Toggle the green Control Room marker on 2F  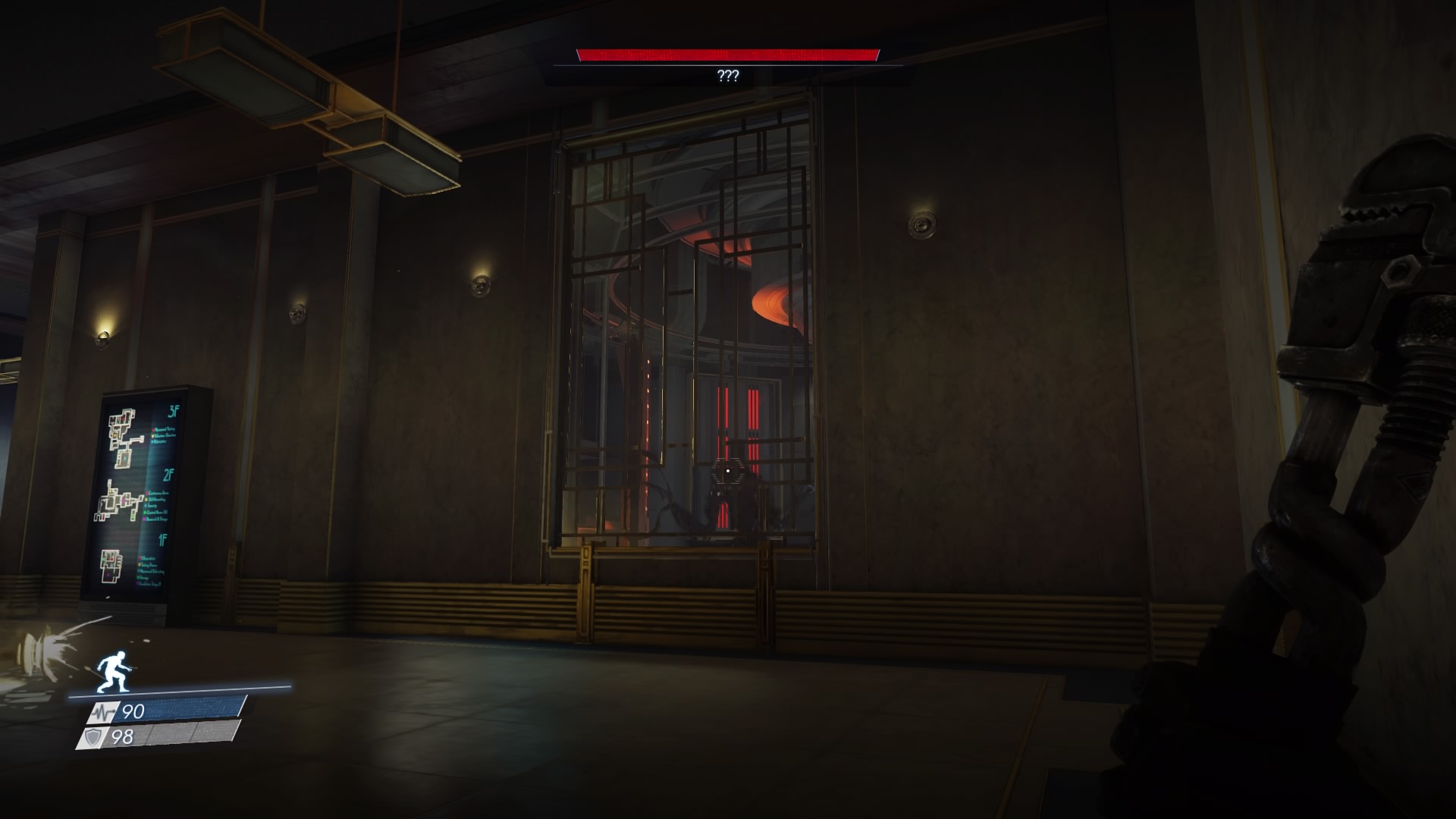(x=145, y=511)
